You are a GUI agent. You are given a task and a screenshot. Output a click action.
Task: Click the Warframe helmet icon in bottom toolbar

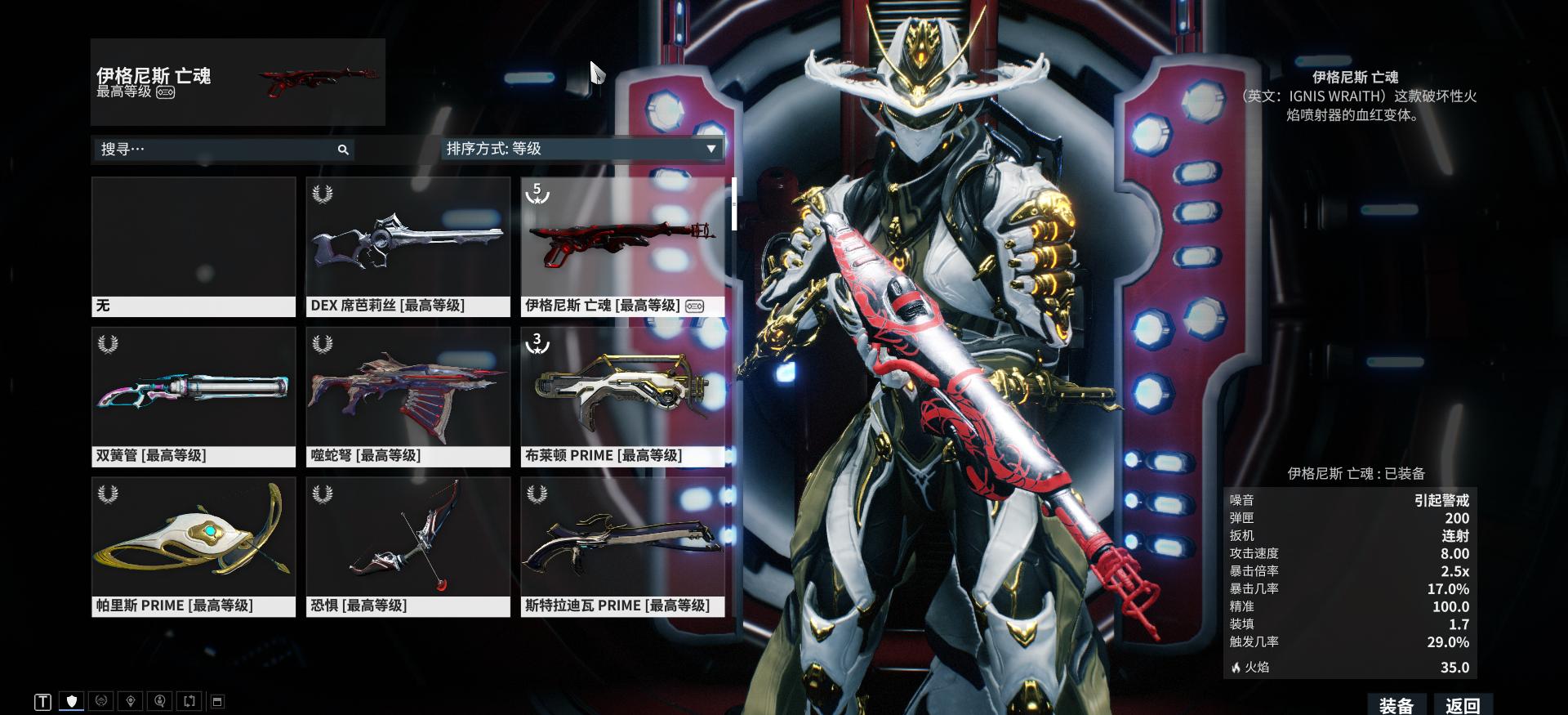coord(100,701)
